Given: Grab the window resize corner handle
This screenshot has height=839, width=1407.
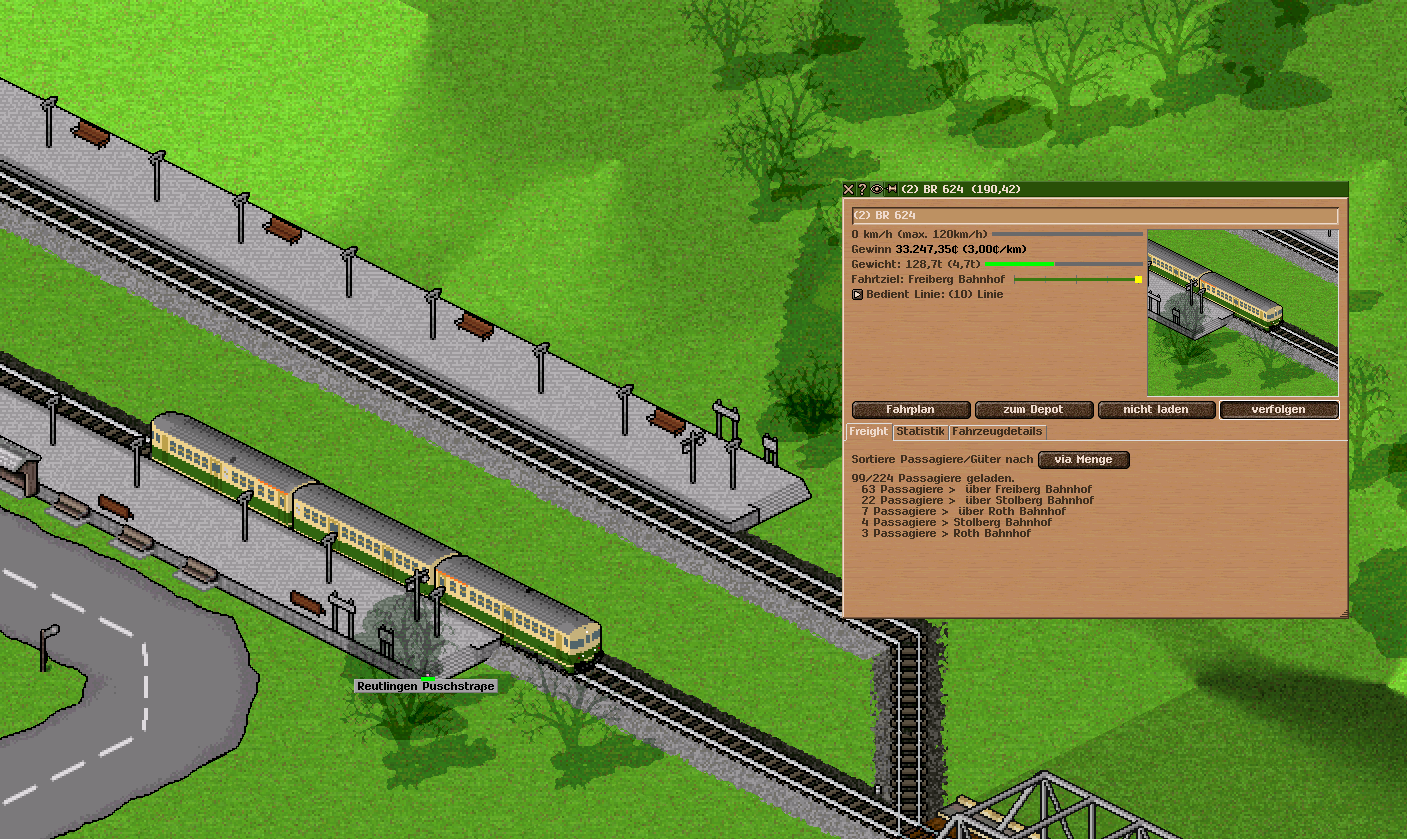Looking at the screenshot, I should 1343,613.
